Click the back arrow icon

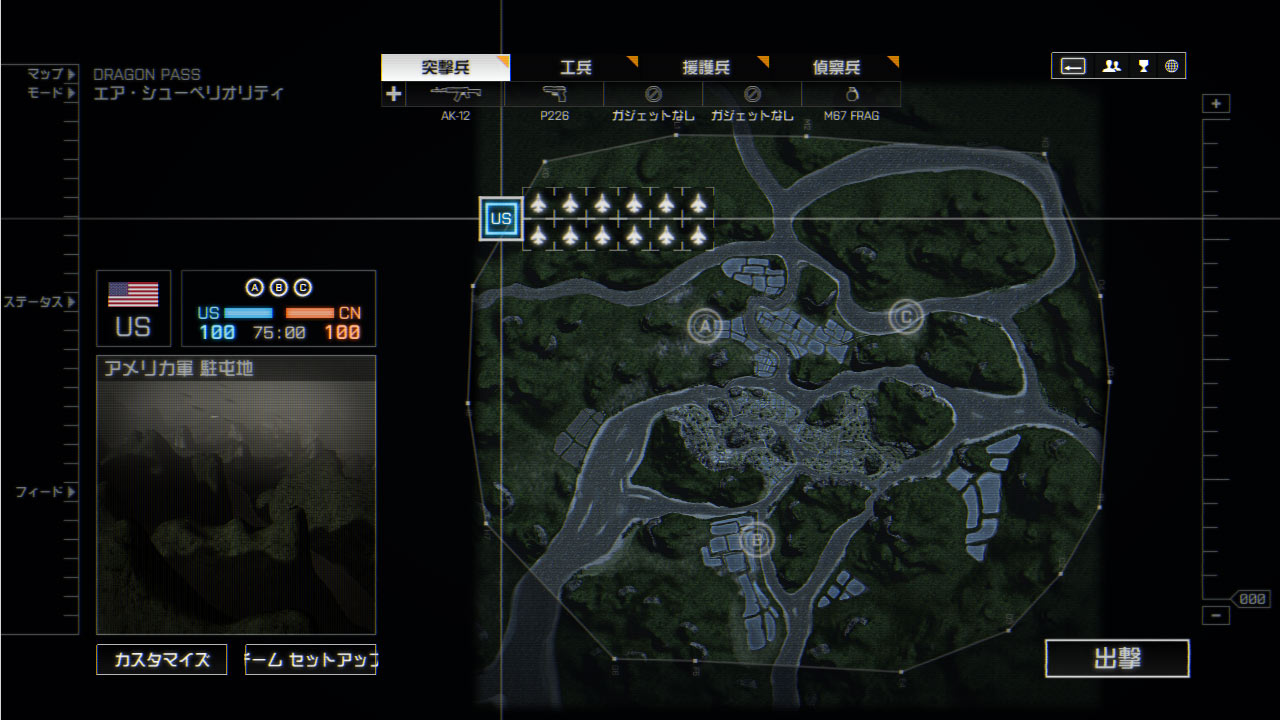(1073, 66)
